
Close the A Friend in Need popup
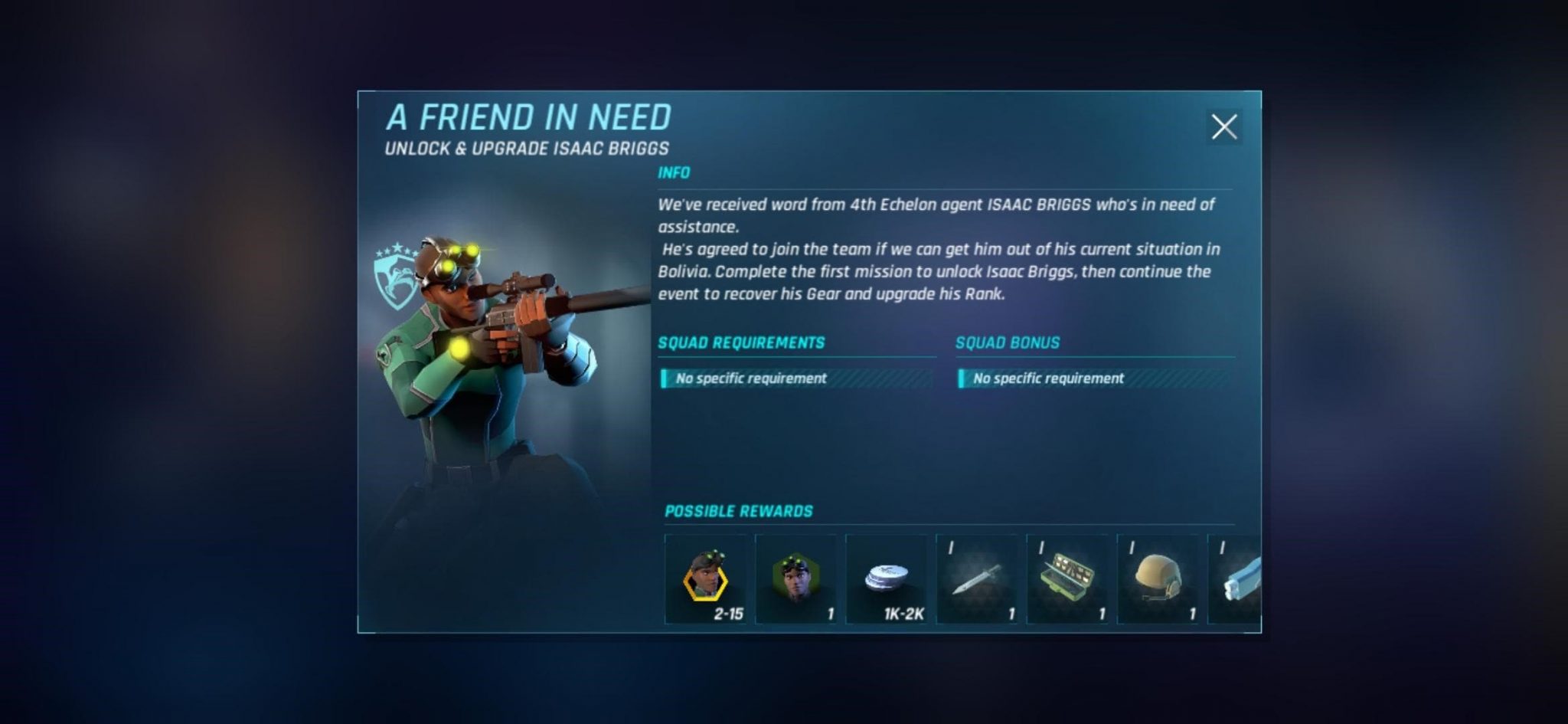tap(1223, 126)
